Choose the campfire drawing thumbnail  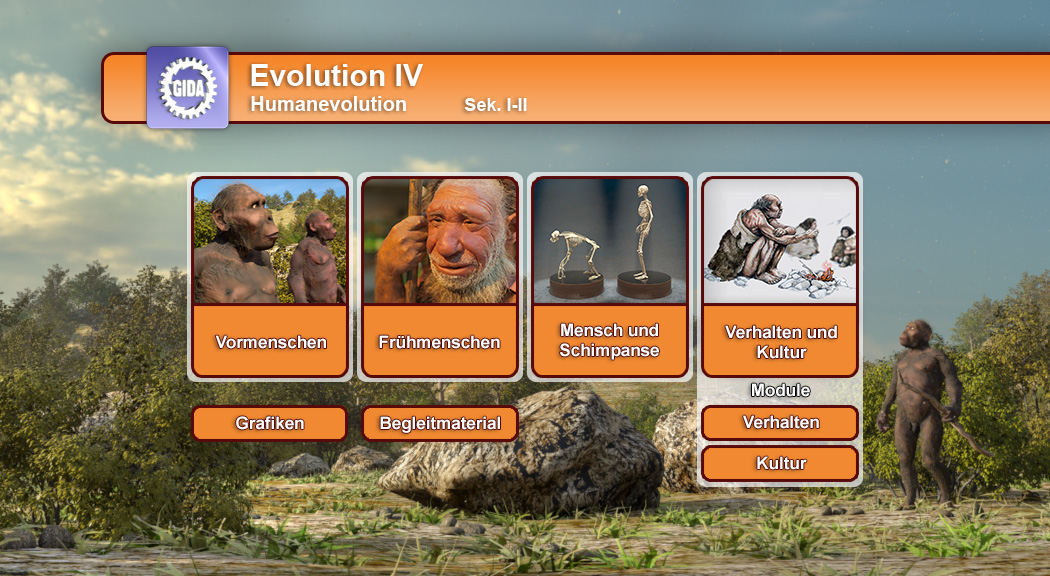click(780, 241)
